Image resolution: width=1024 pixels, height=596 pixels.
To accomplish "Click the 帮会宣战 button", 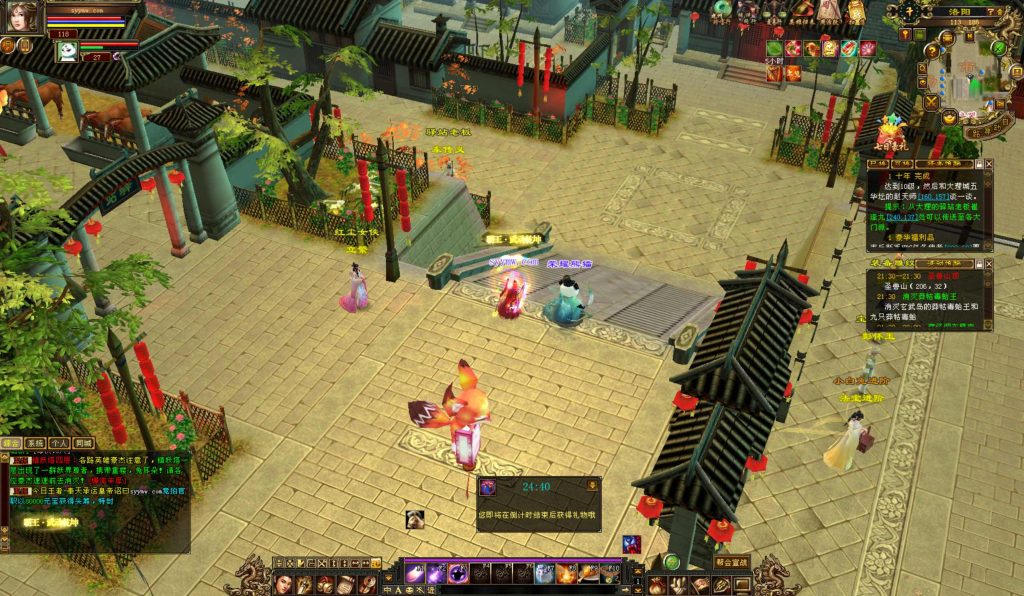I will [x=732, y=562].
